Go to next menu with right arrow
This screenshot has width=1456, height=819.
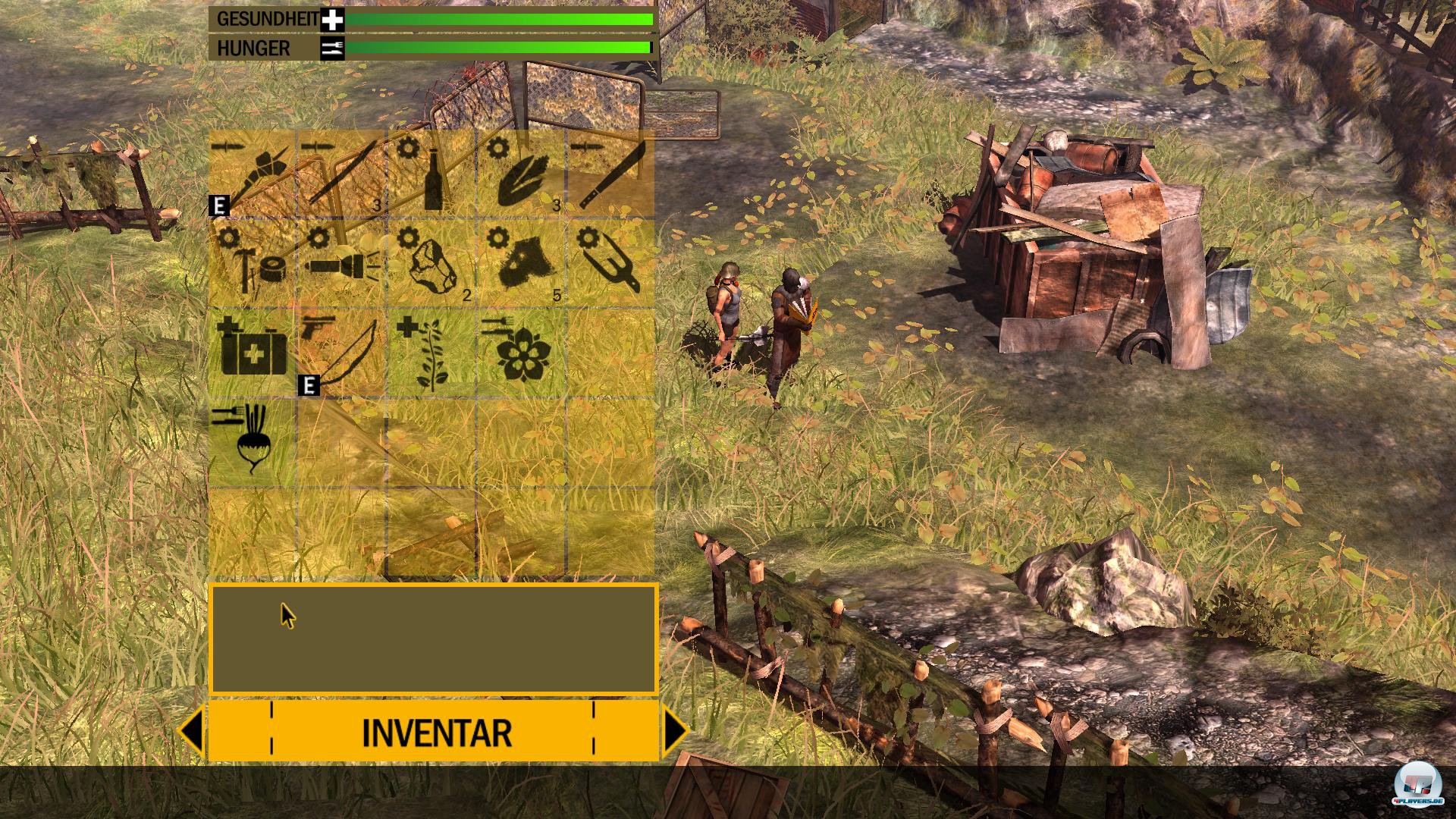coord(675,731)
